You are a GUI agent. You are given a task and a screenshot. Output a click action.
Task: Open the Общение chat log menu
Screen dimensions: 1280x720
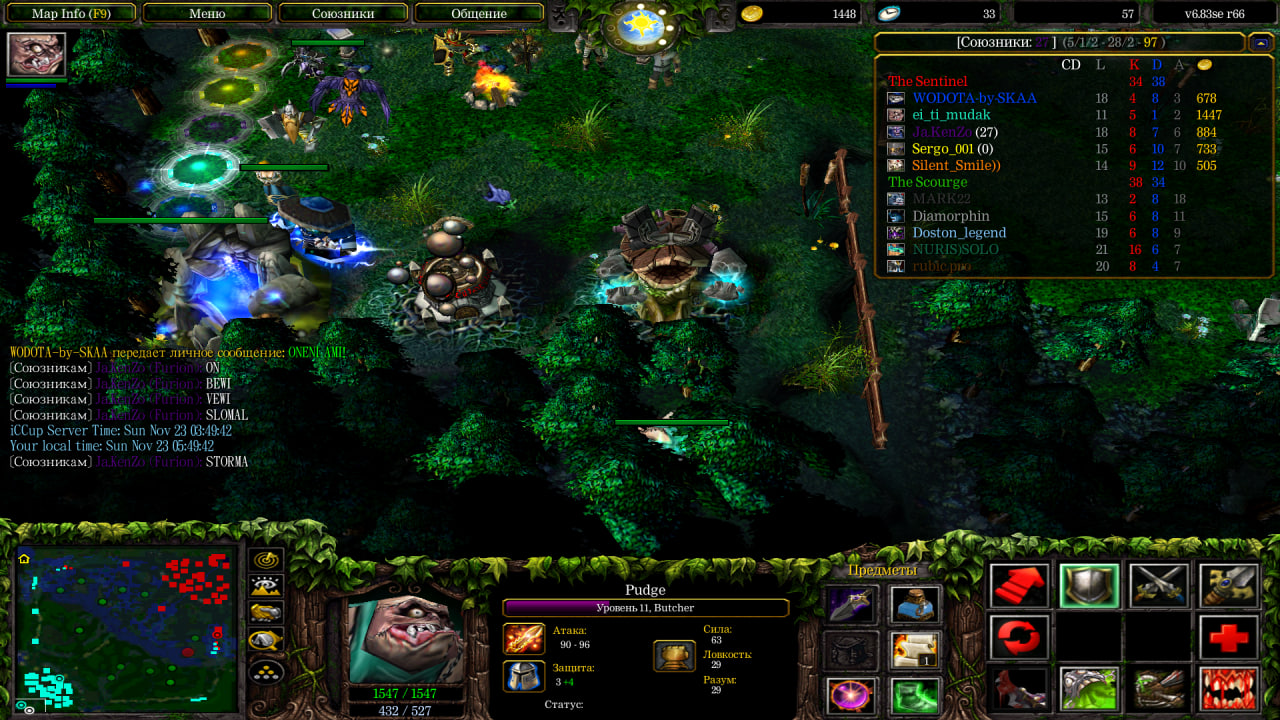click(x=479, y=13)
